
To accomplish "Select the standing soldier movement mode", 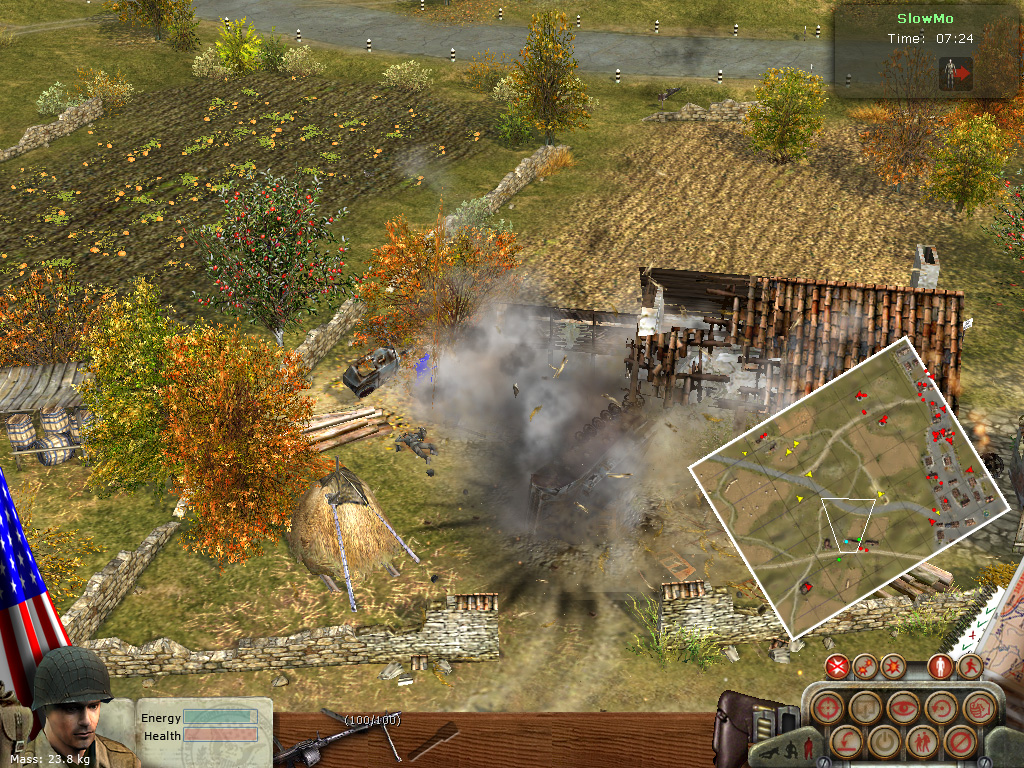I will coord(939,667).
